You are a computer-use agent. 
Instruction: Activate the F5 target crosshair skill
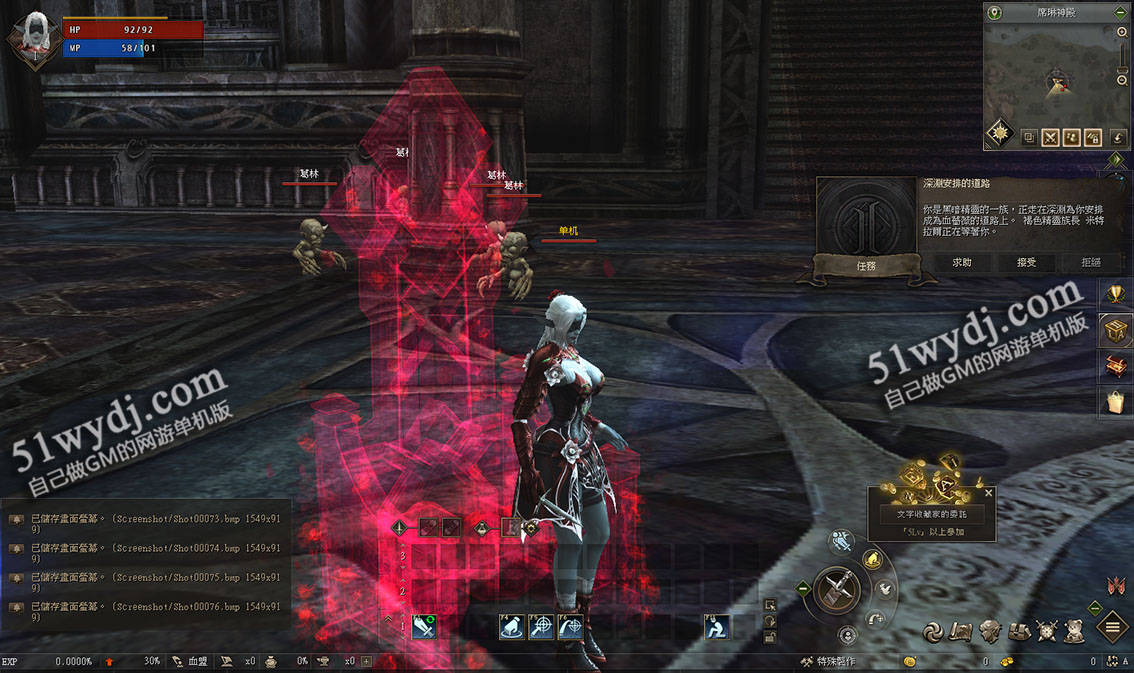tap(541, 627)
